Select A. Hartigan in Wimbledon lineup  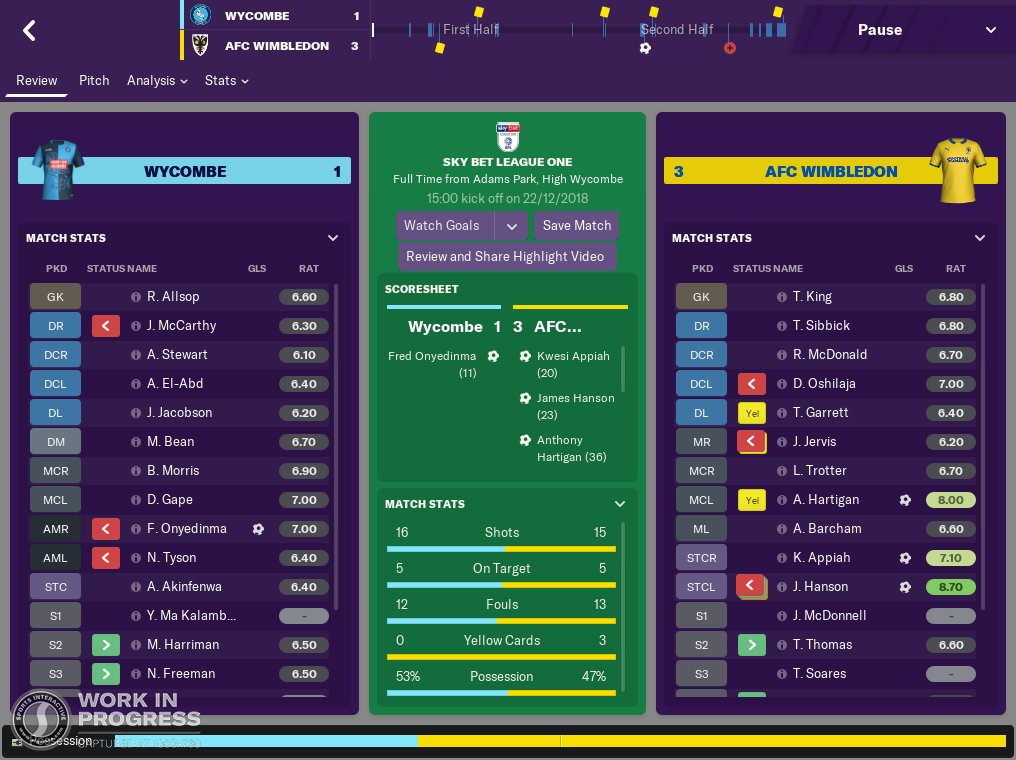826,499
